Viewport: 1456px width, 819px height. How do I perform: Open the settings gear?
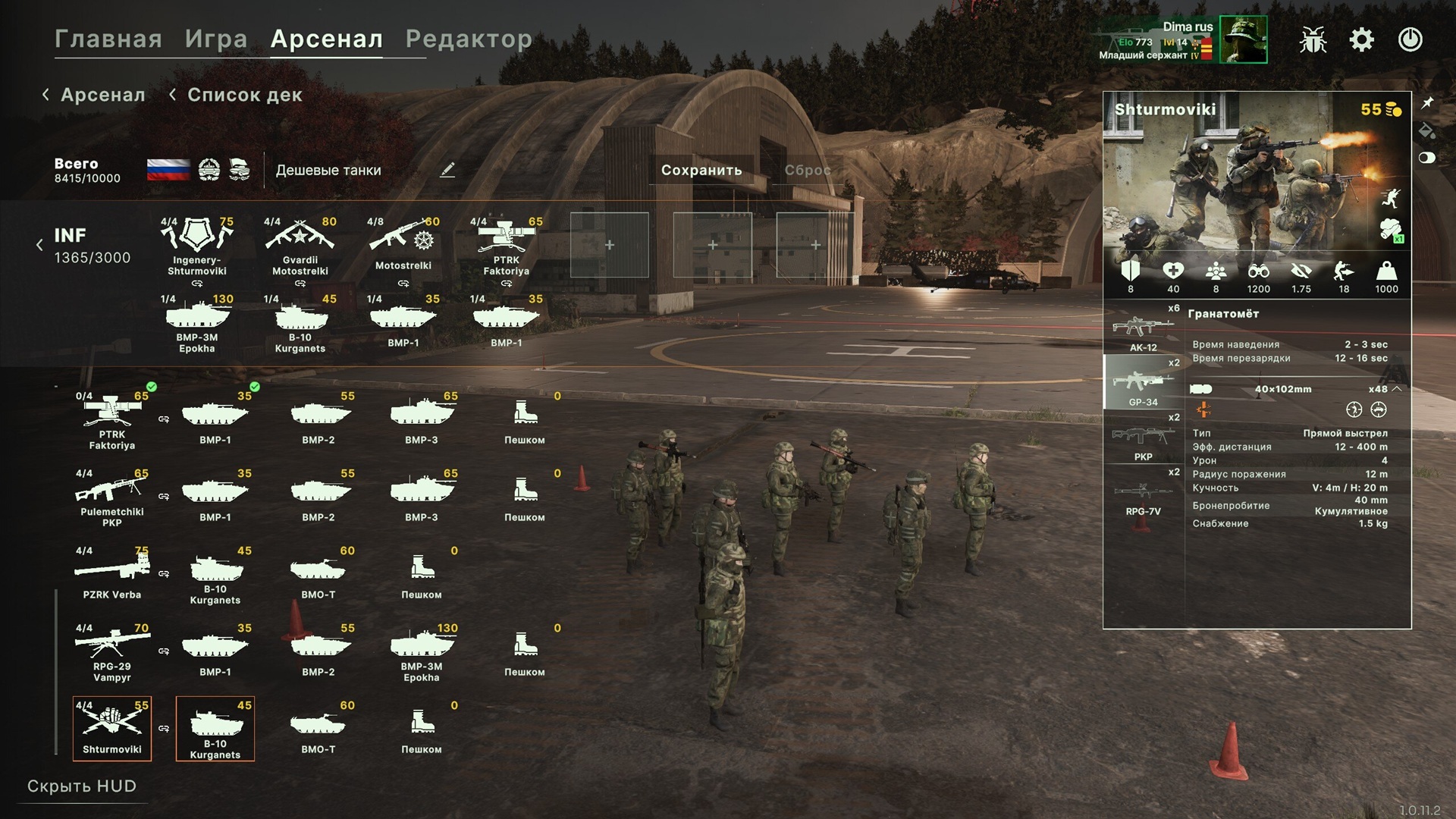pyautogui.click(x=1361, y=39)
